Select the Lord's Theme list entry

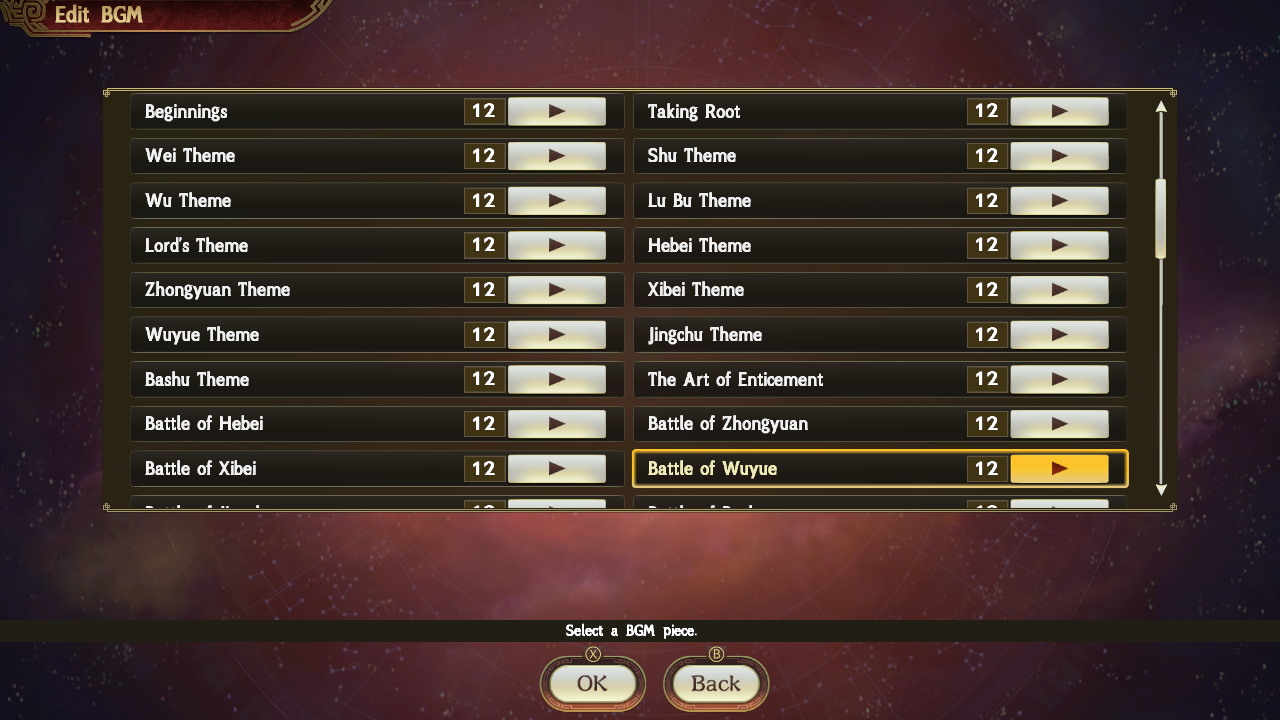coord(280,245)
